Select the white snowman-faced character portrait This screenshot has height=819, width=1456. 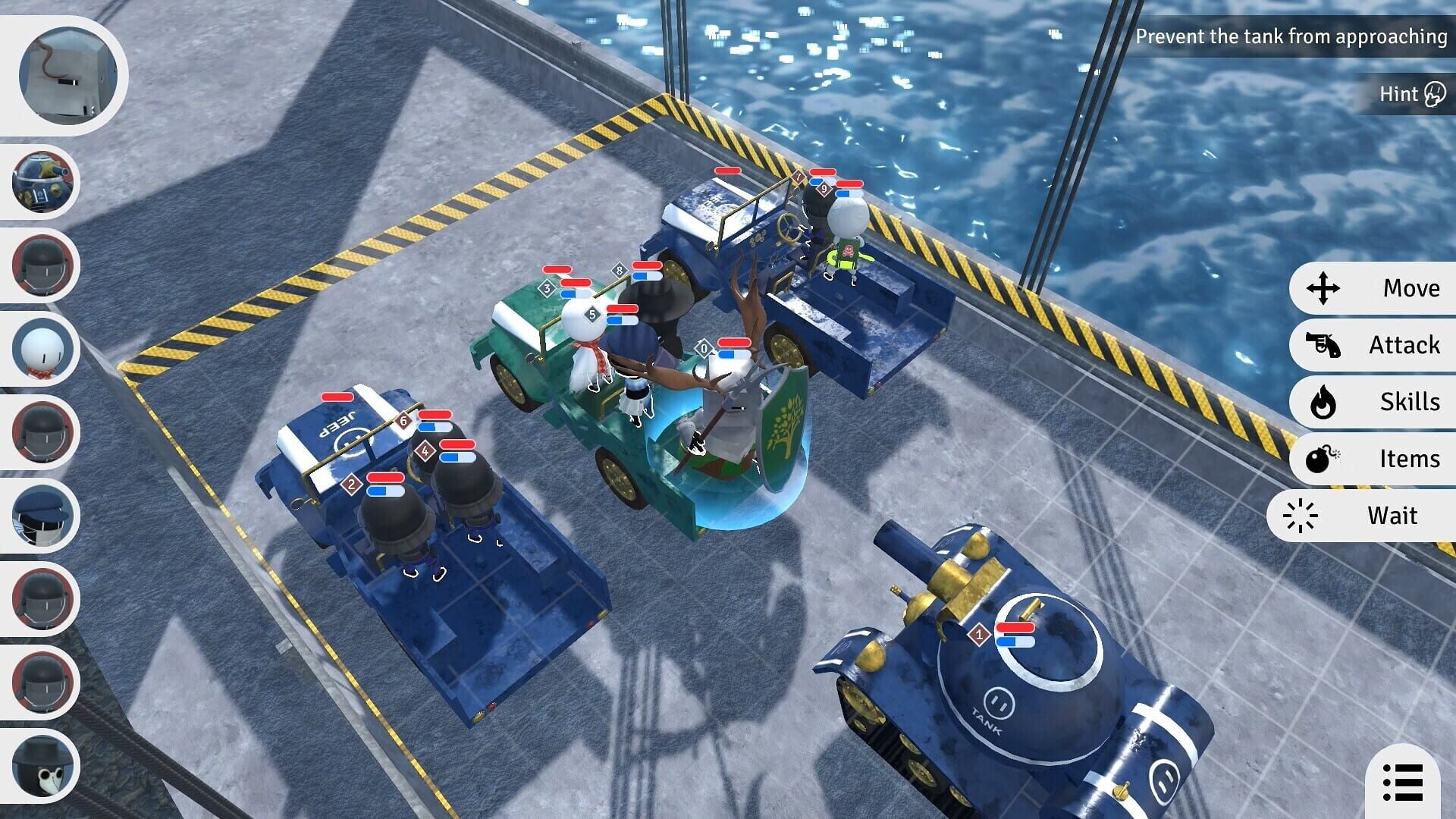point(42,347)
